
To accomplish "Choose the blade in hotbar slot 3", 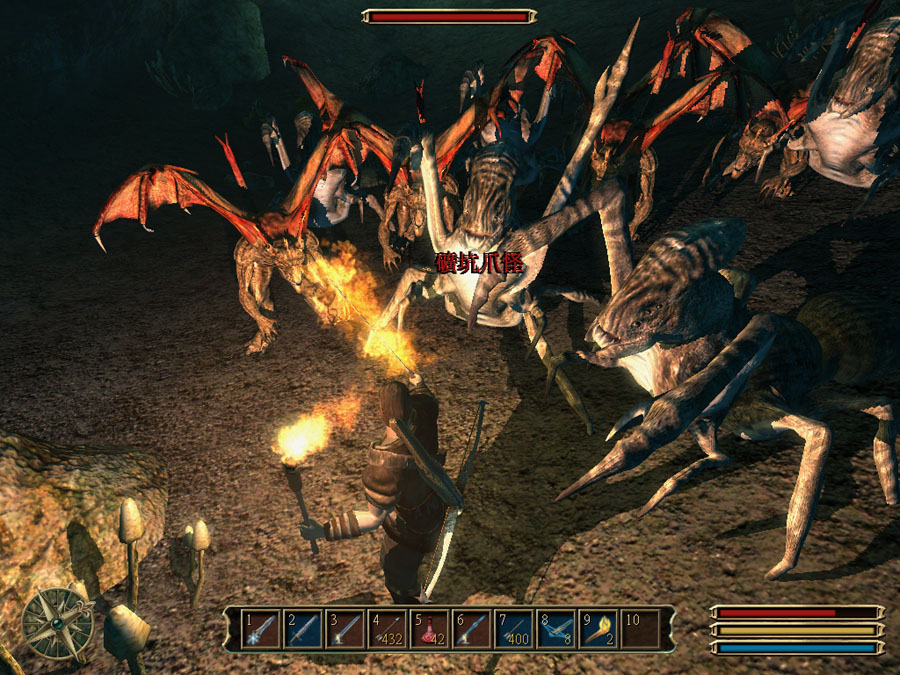I will (x=345, y=629).
